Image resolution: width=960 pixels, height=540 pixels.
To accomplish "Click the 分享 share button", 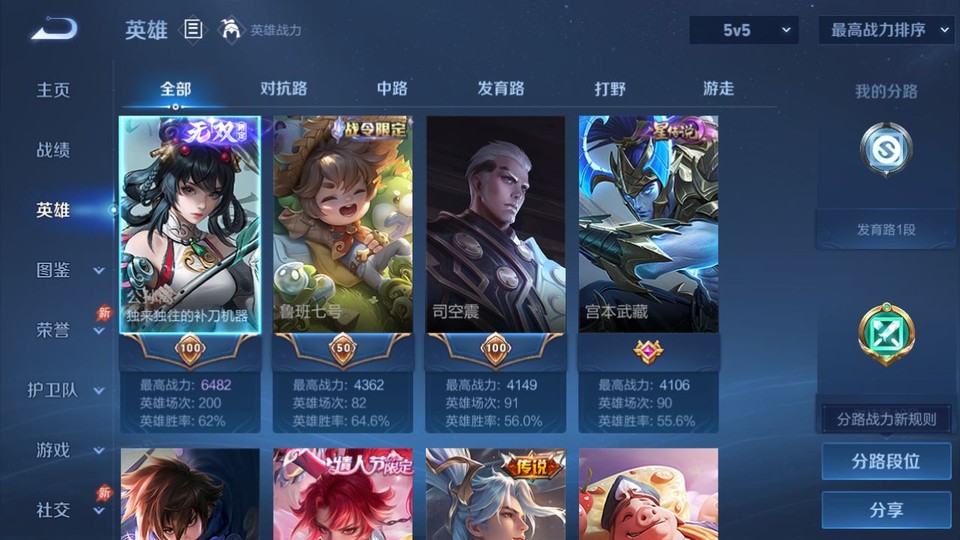I will 886,510.
